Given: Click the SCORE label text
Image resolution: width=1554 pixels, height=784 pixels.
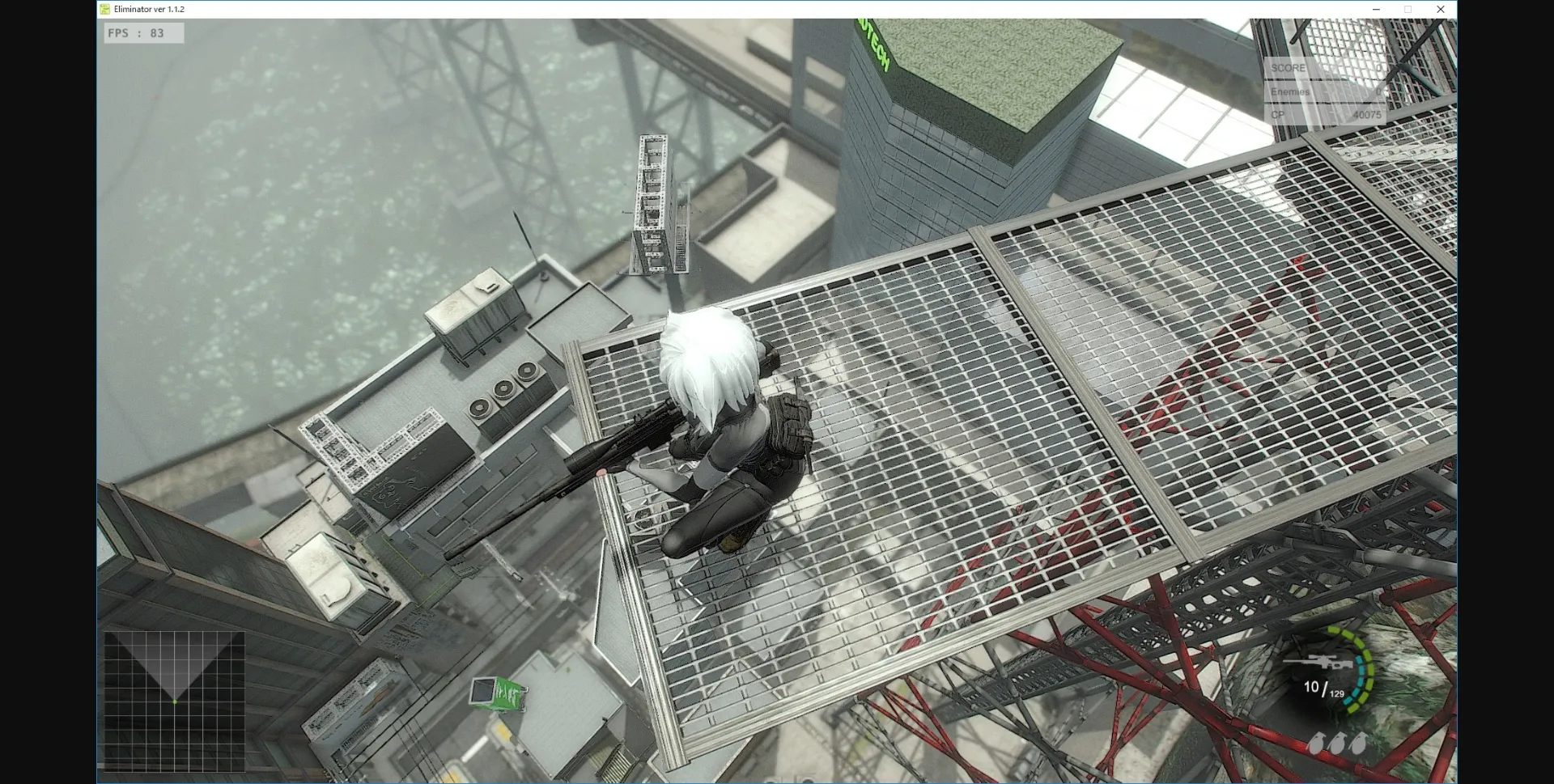Looking at the screenshot, I should [x=1288, y=68].
